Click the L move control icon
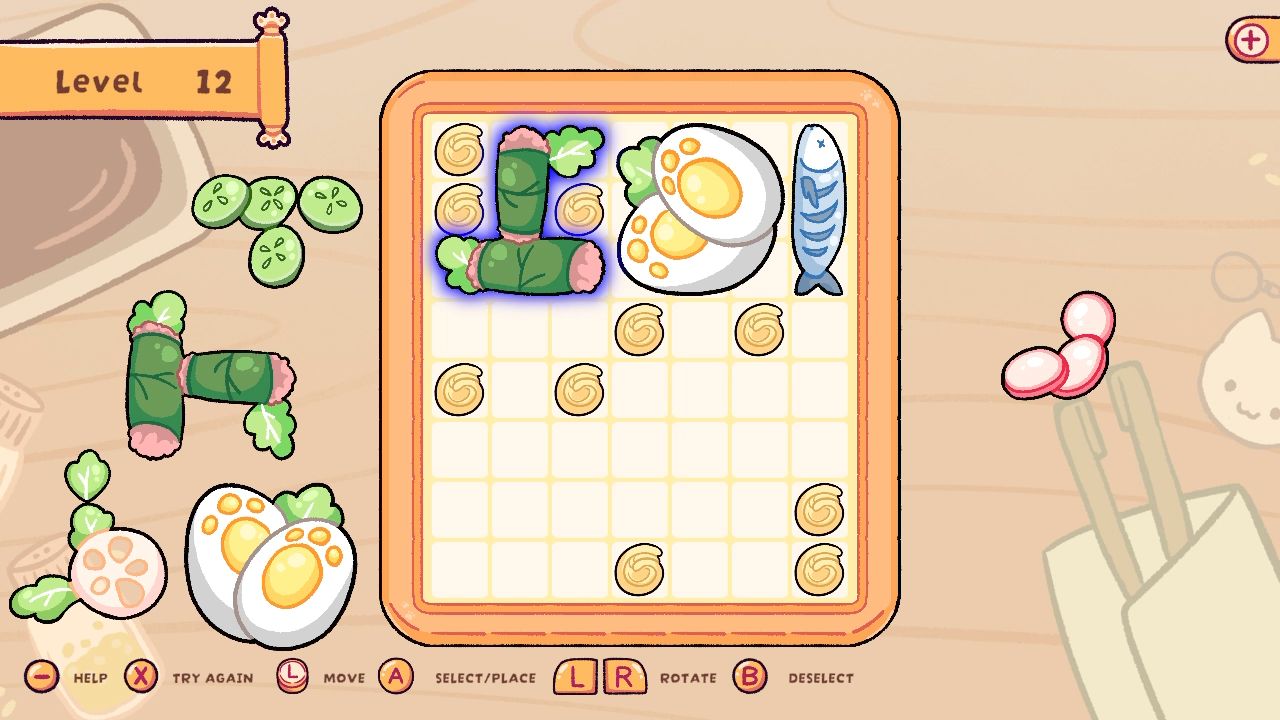Viewport: 1280px width, 720px height. [295, 677]
